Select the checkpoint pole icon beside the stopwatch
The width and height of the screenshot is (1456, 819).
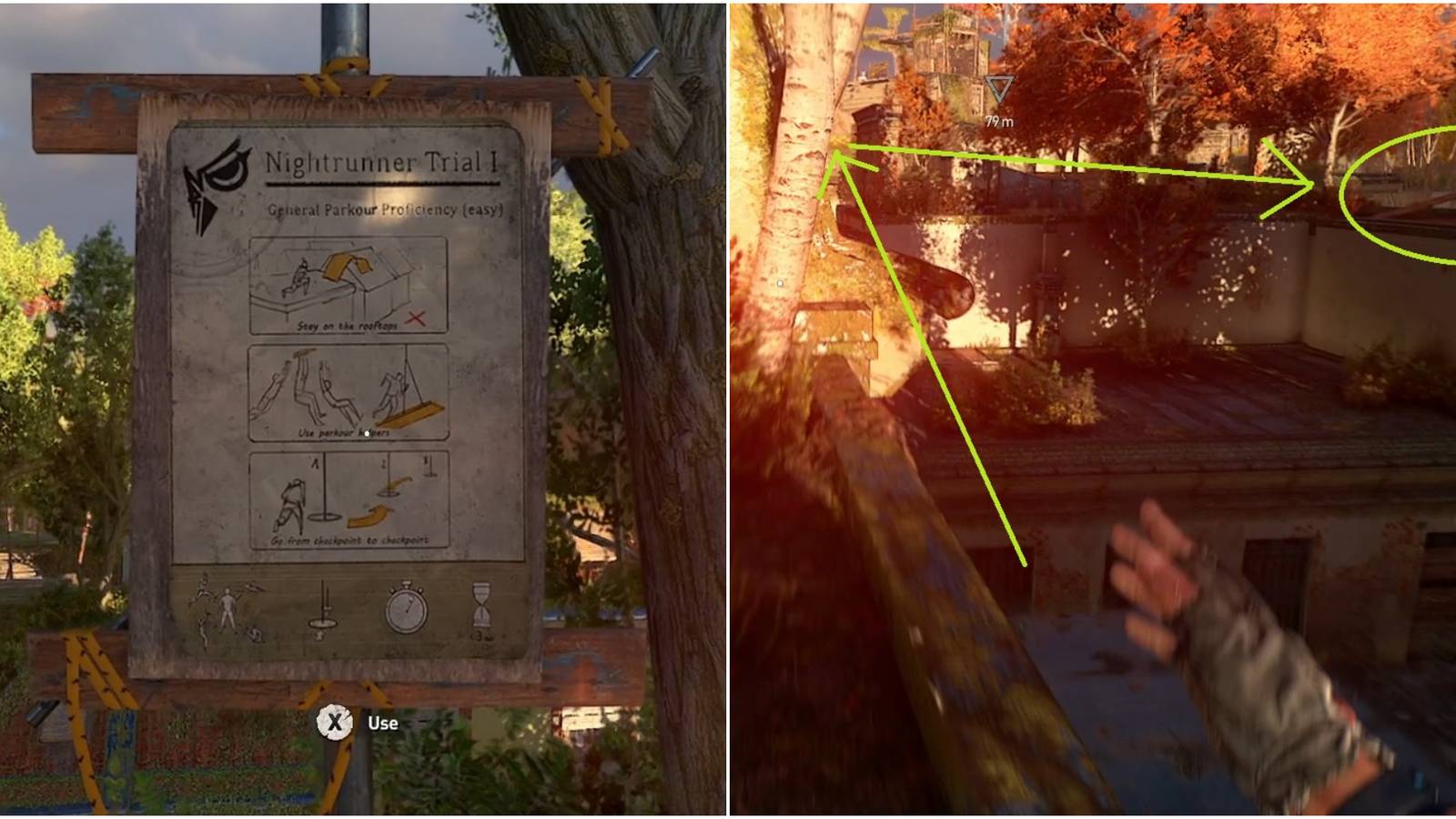pos(323,607)
